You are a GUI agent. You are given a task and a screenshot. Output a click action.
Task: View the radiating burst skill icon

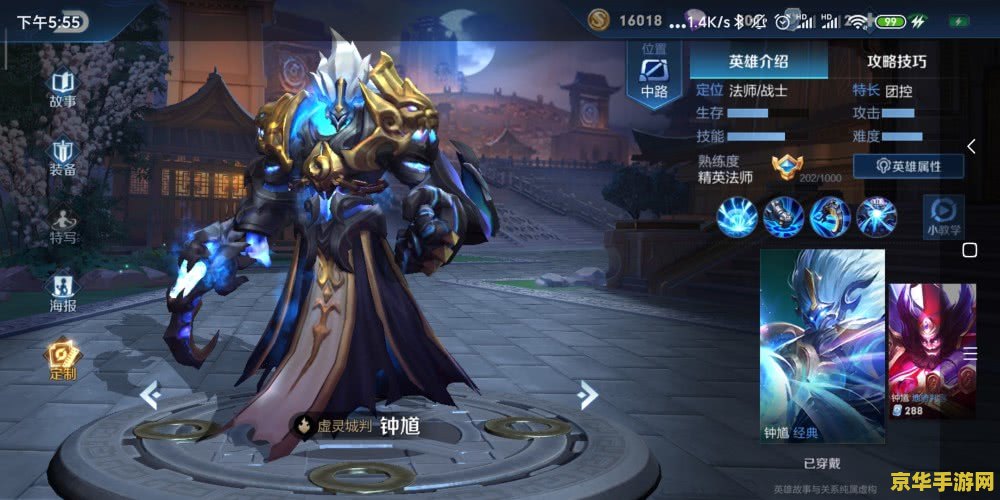point(736,215)
